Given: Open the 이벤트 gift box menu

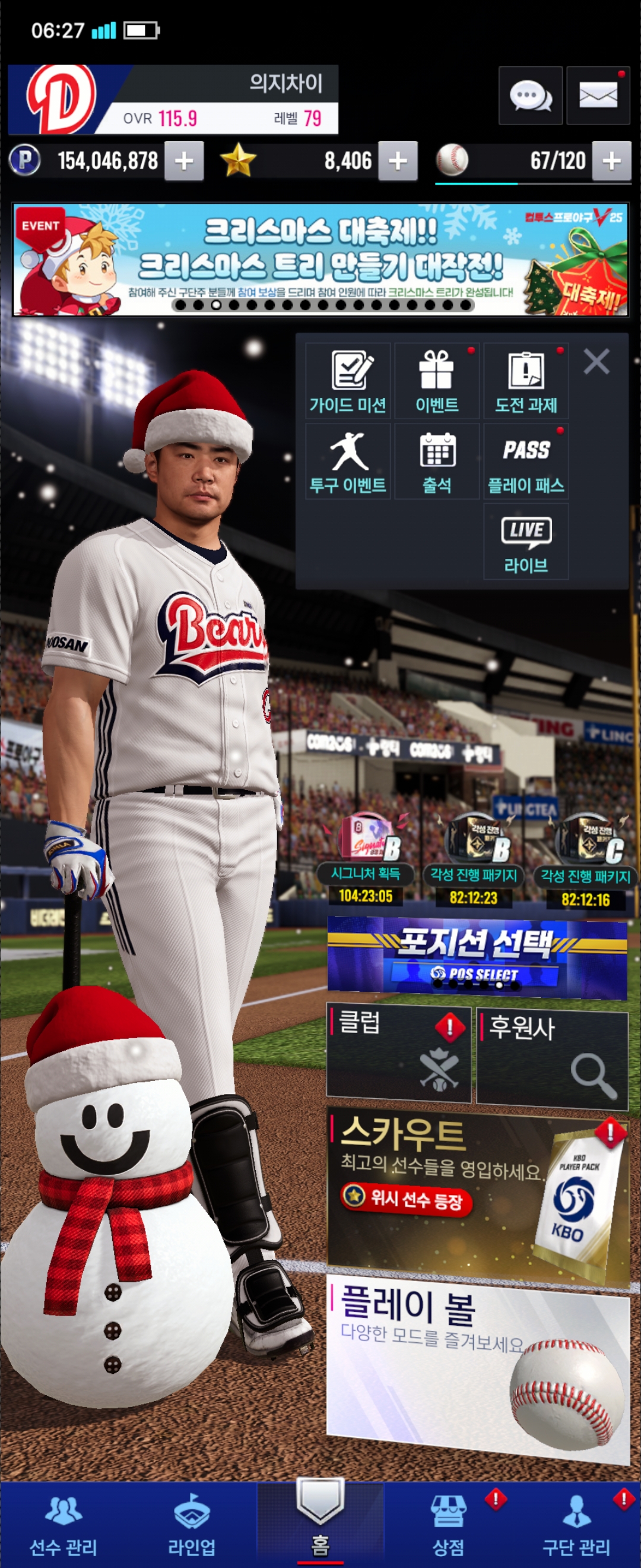Looking at the screenshot, I should pos(437,381).
